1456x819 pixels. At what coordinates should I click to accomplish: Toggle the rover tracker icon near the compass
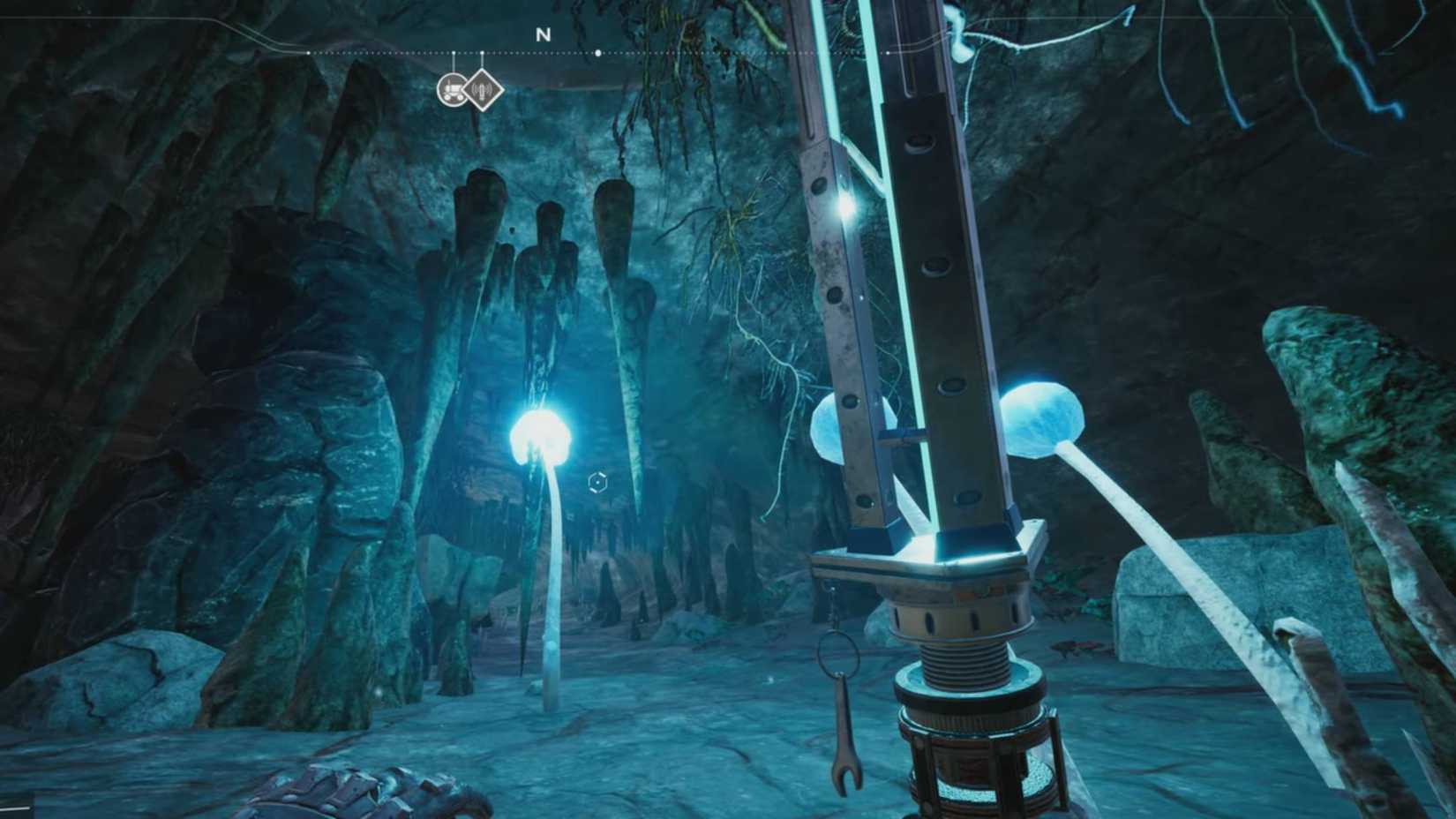point(453,89)
